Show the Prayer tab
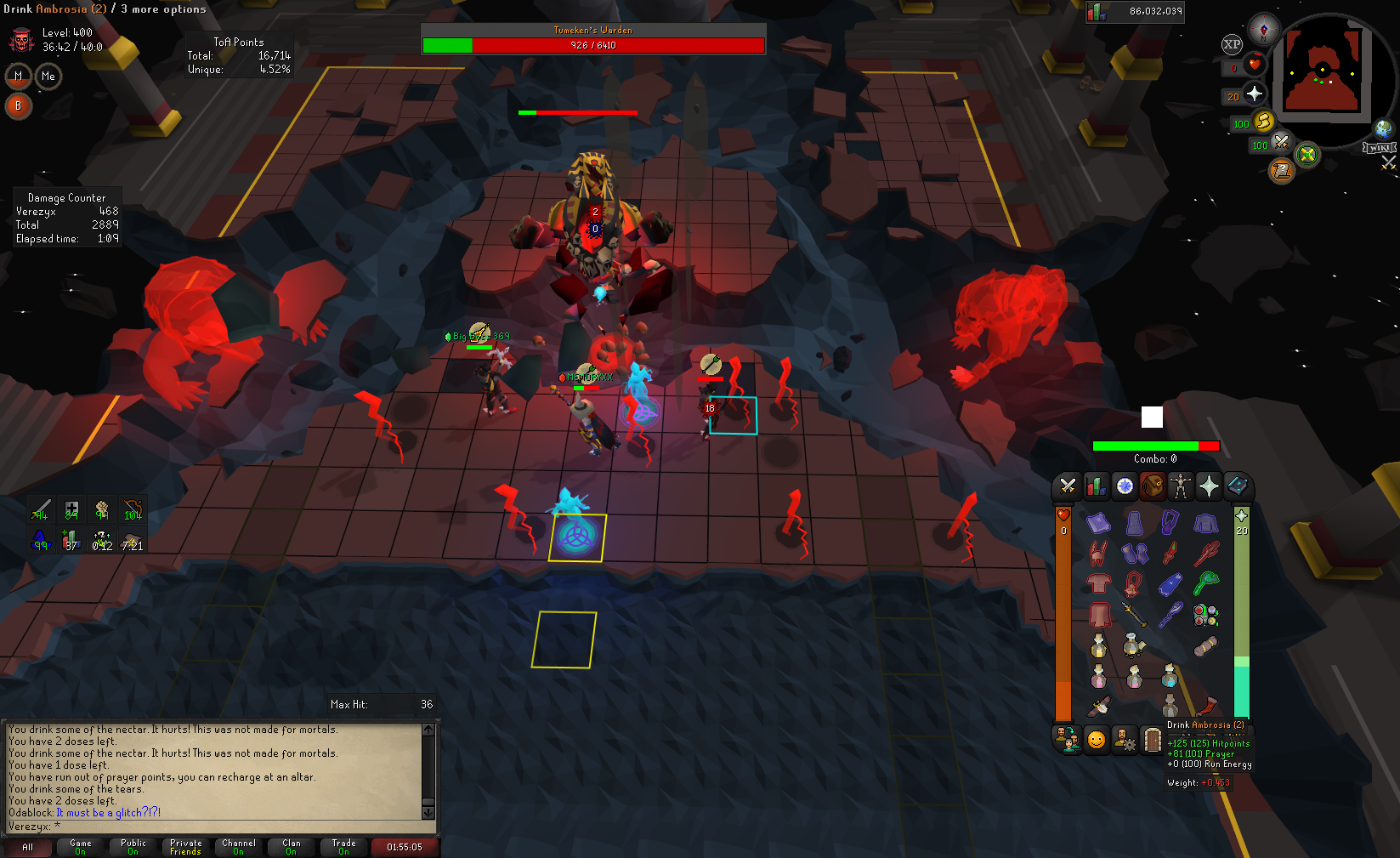 pos(1209,486)
